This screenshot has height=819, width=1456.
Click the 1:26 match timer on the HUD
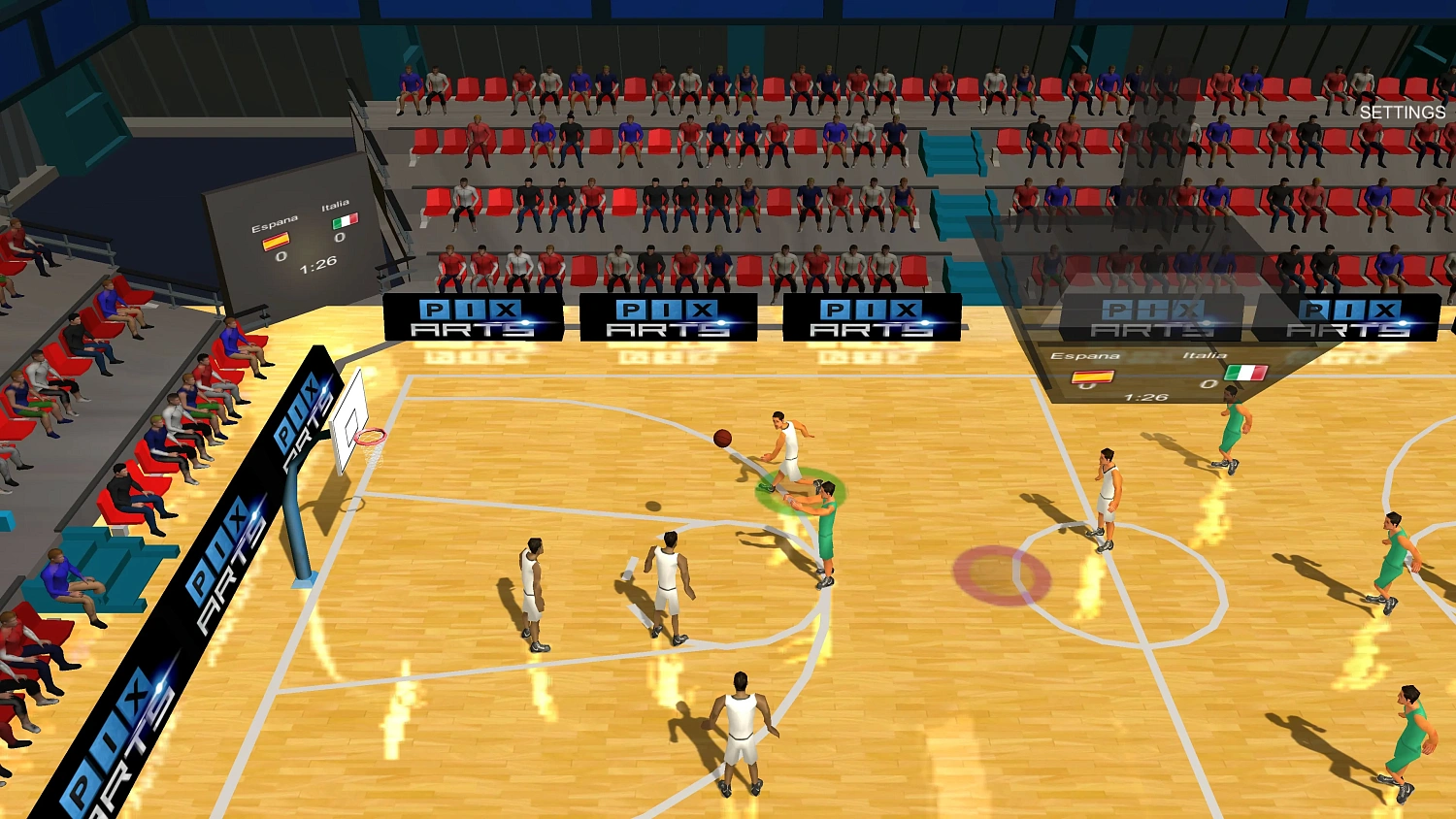(1144, 397)
